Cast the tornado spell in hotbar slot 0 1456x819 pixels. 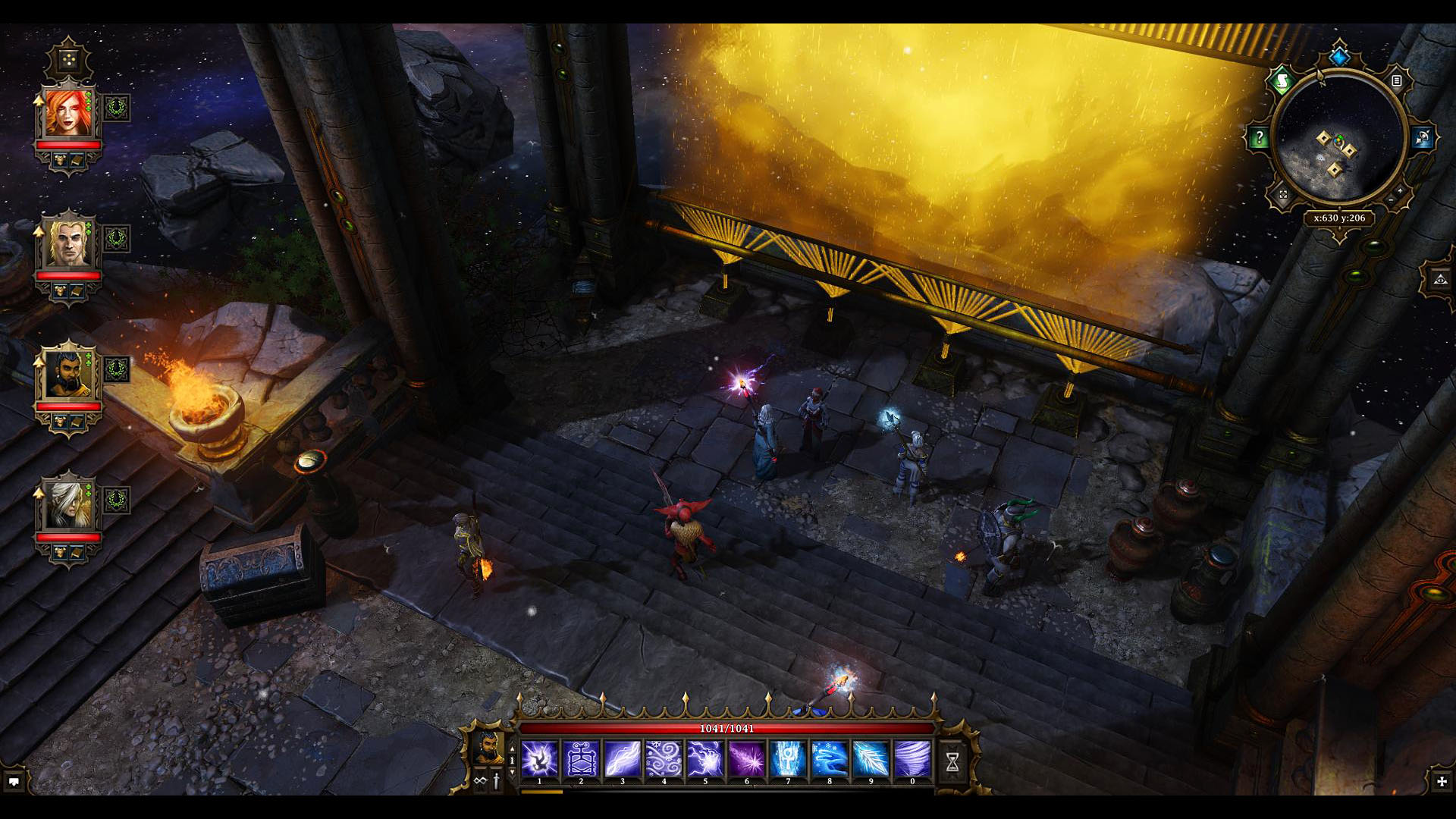coord(912,759)
